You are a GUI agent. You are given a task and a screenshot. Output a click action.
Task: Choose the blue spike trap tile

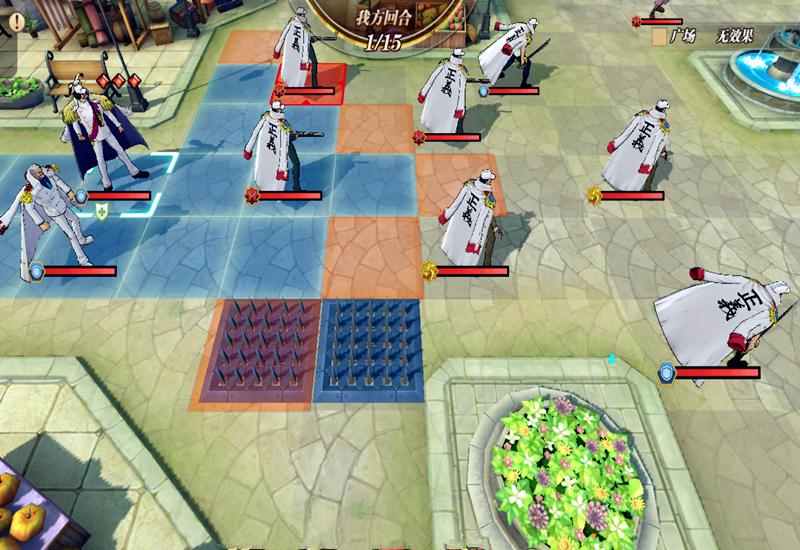371,350
